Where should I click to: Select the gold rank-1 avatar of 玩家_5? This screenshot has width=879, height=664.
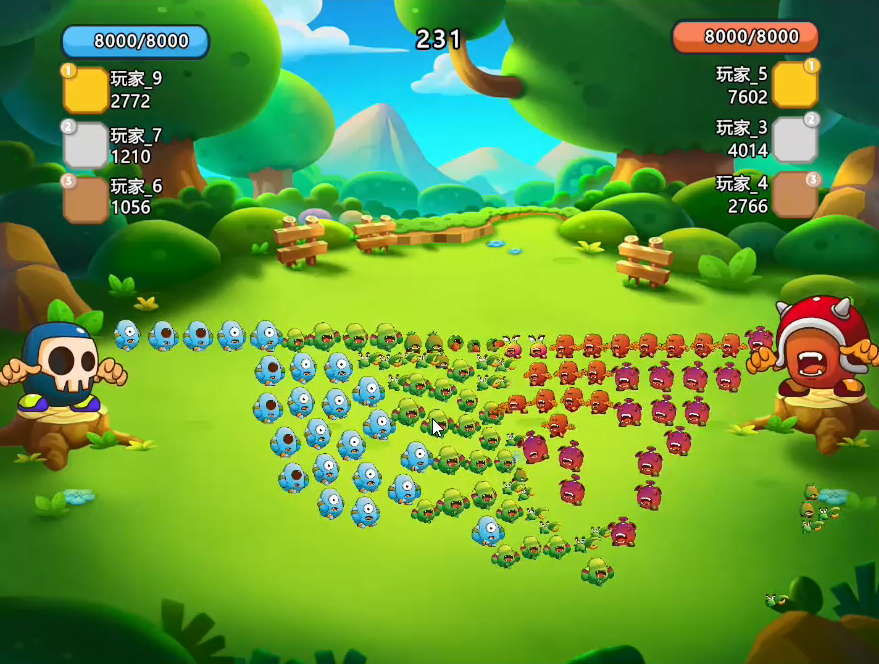pyautogui.click(x=795, y=85)
